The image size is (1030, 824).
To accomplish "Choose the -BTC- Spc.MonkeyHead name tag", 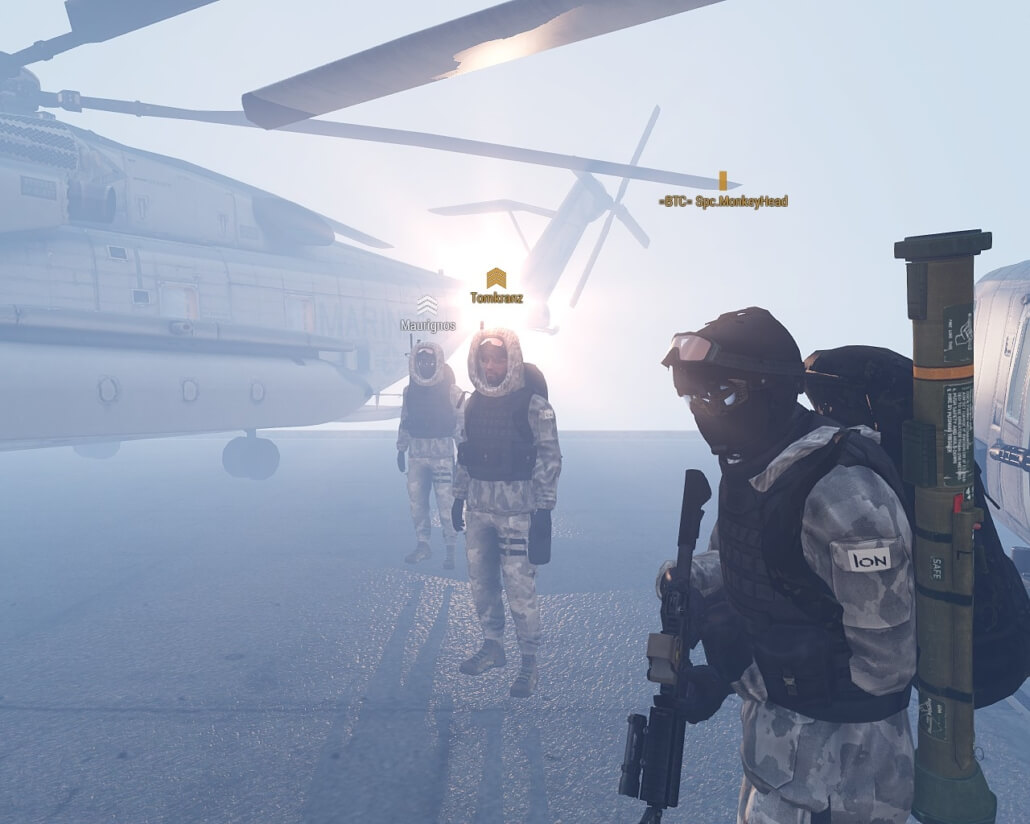I will [723, 201].
